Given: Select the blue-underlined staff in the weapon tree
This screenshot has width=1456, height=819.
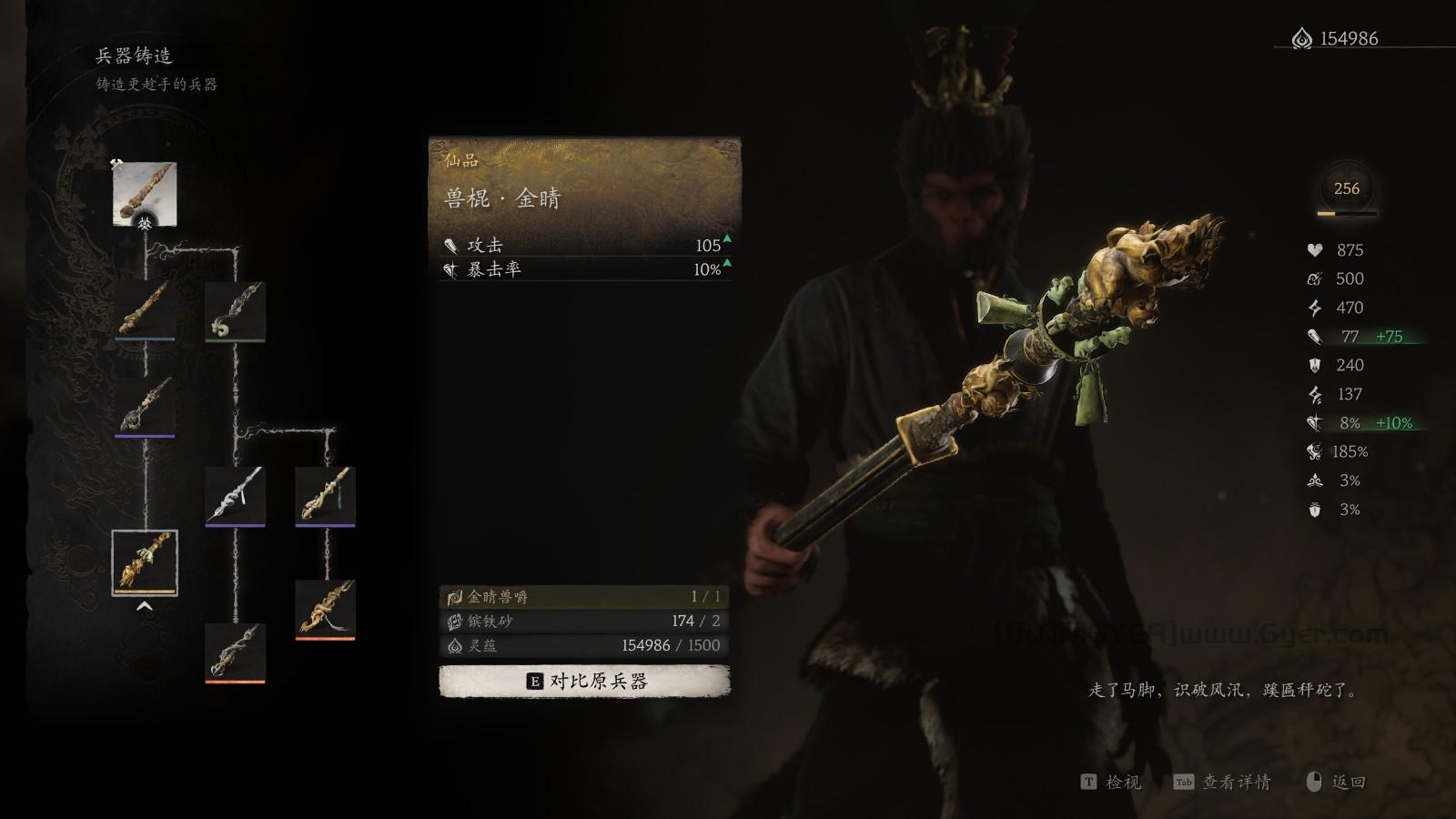Looking at the screenshot, I should pyautogui.click(x=146, y=309).
